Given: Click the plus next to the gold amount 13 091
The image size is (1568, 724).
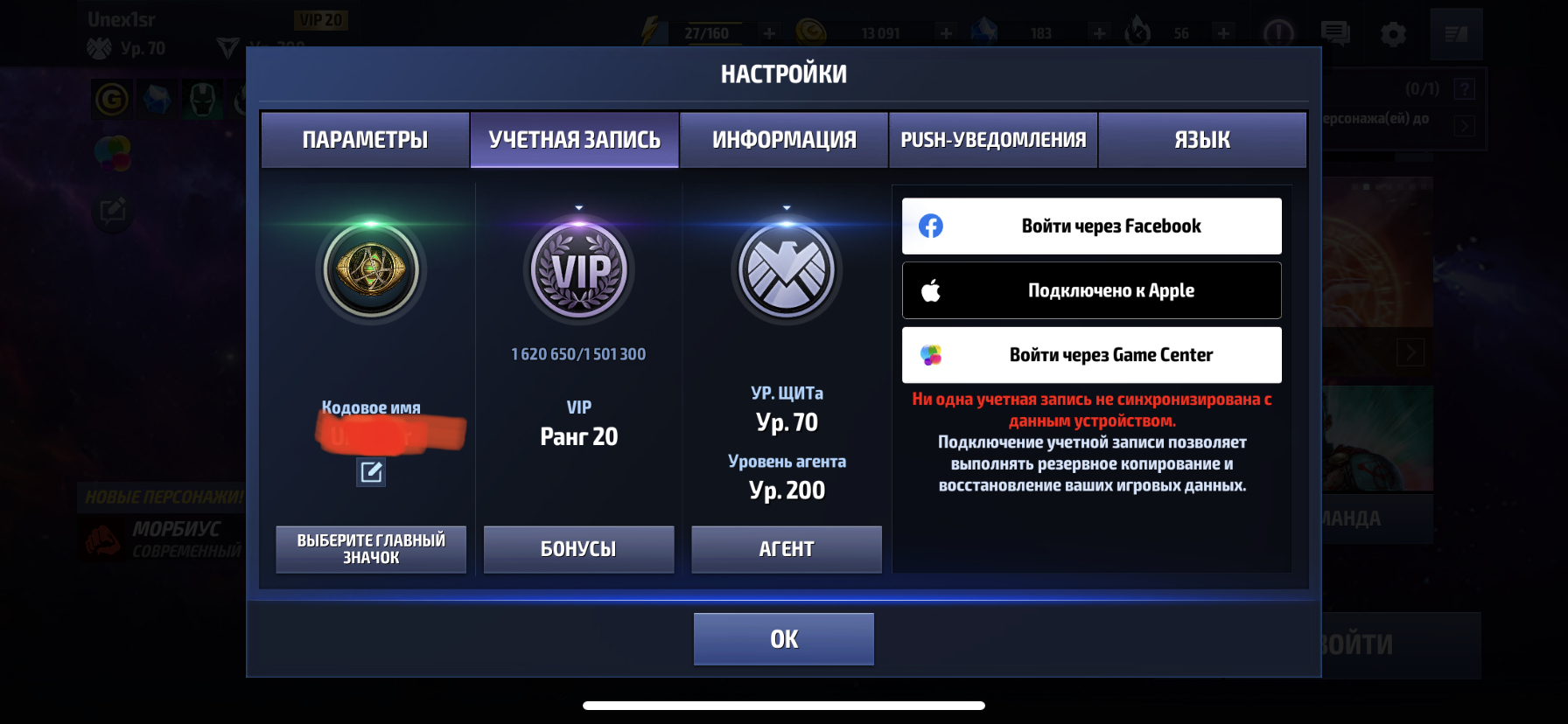Looking at the screenshot, I should (945, 33).
